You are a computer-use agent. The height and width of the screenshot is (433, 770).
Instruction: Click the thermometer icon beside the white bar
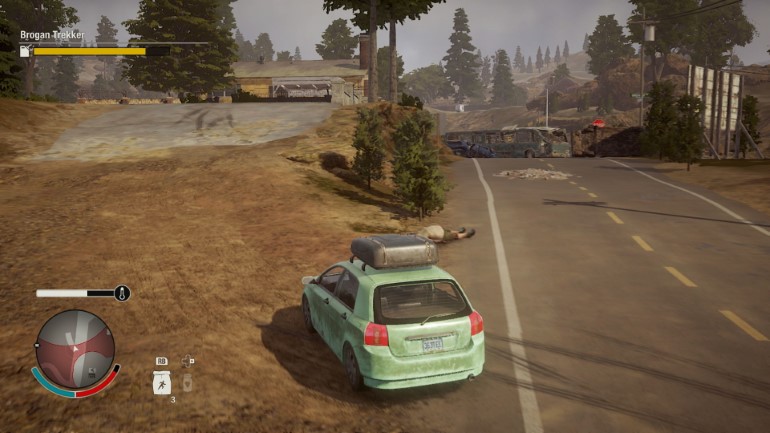pyautogui.click(x=122, y=294)
